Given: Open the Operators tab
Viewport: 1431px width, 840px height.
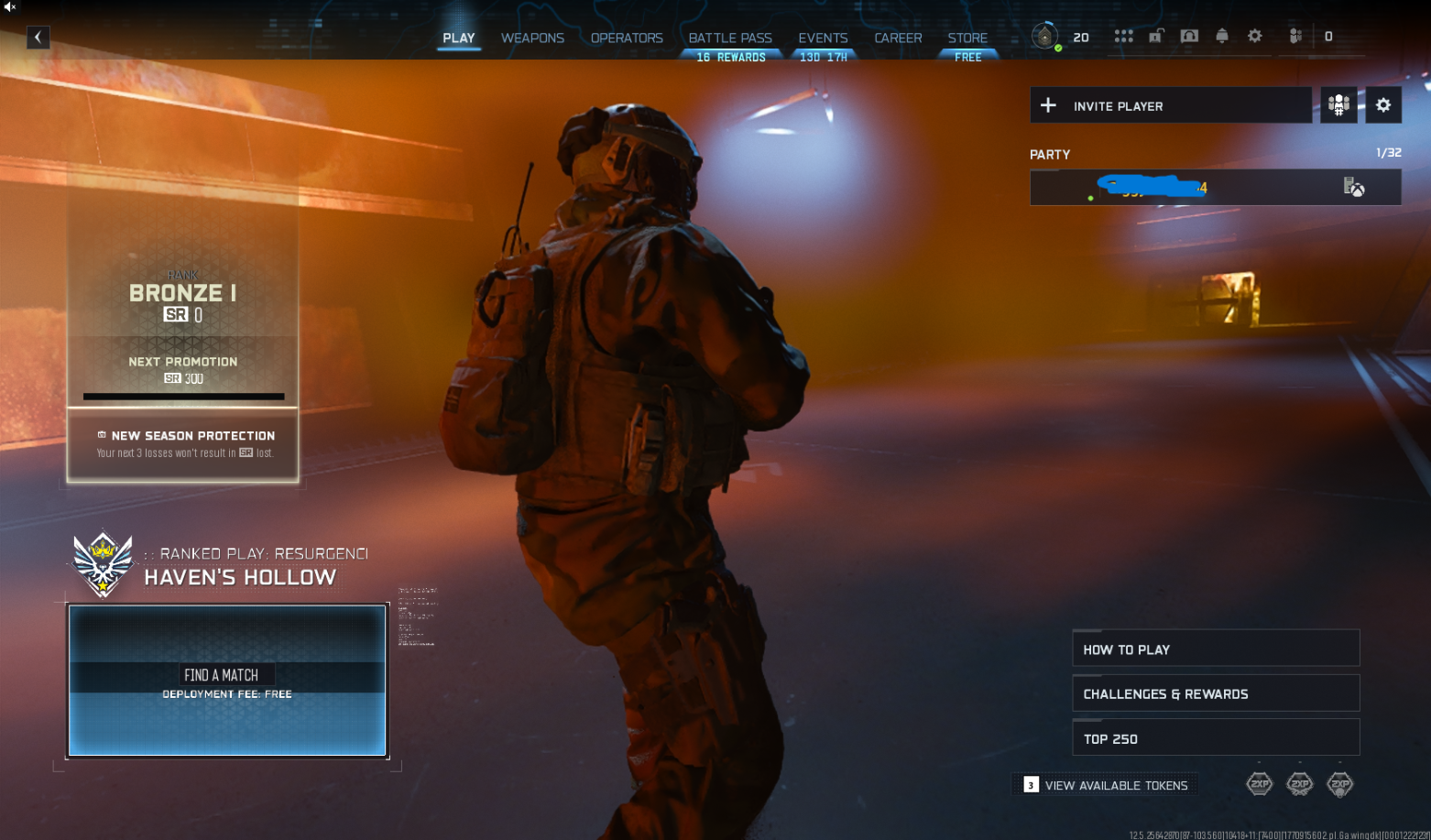Looking at the screenshot, I should point(627,38).
